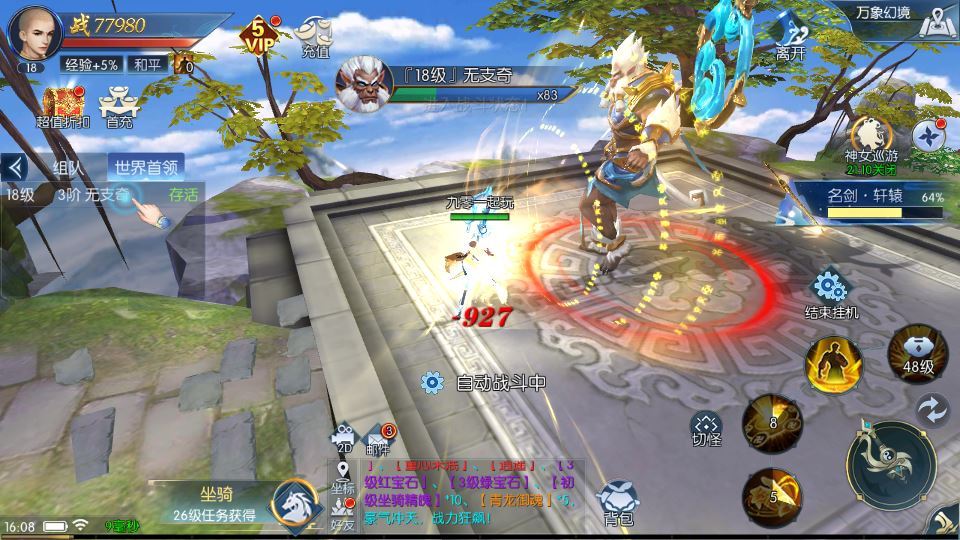Activate the golden warrior skill
The width and height of the screenshot is (960, 540).
(833, 364)
